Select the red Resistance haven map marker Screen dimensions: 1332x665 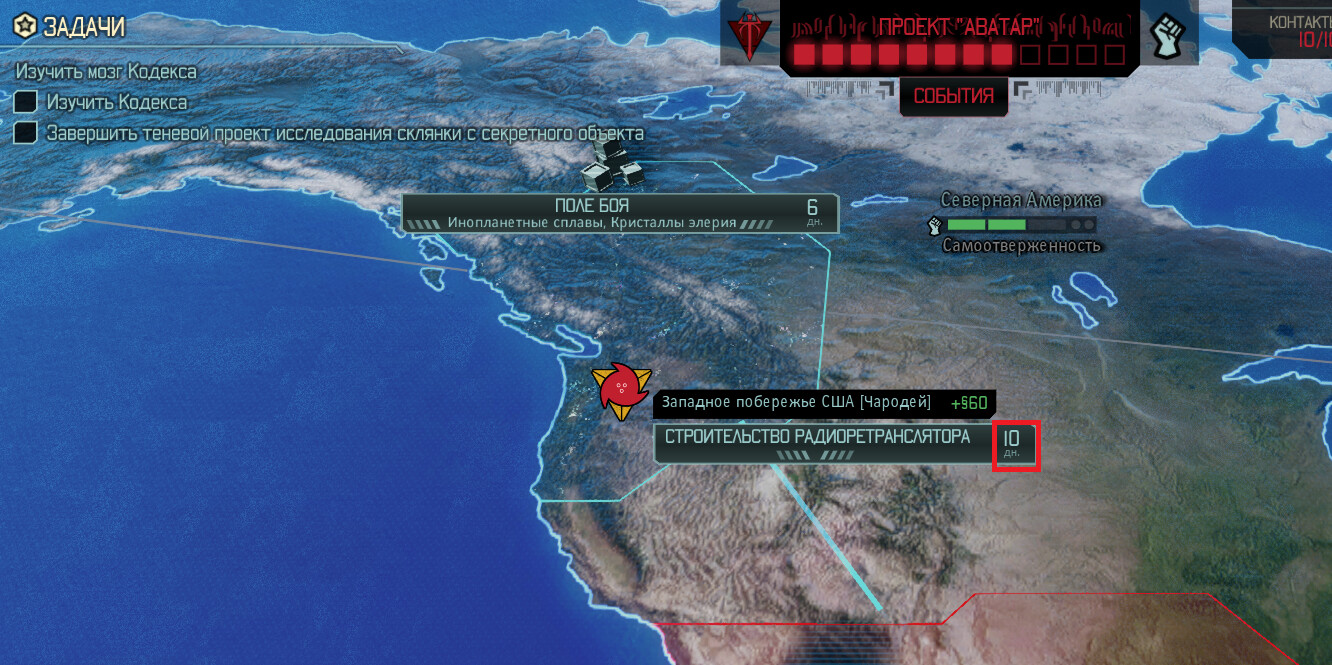(x=620, y=390)
